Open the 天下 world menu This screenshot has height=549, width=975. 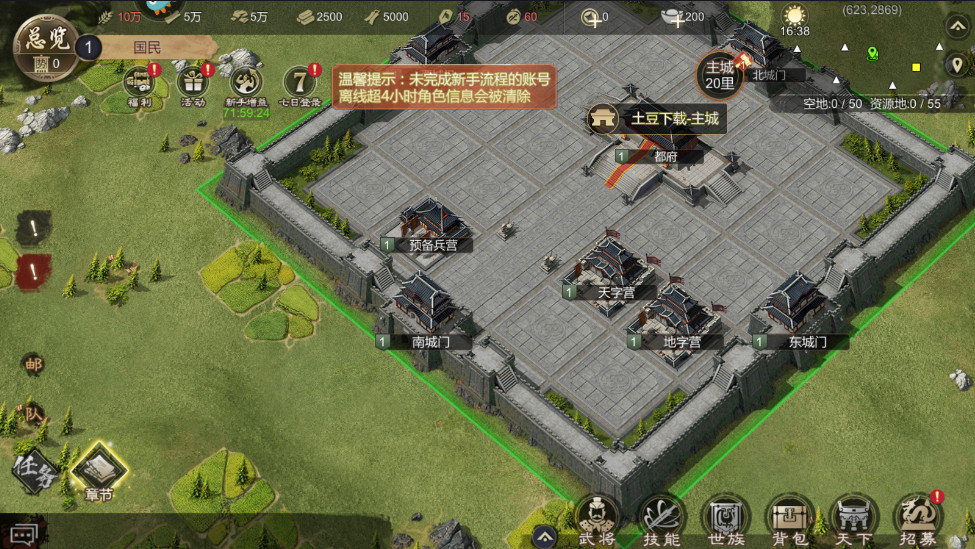(x=853, y=520)
